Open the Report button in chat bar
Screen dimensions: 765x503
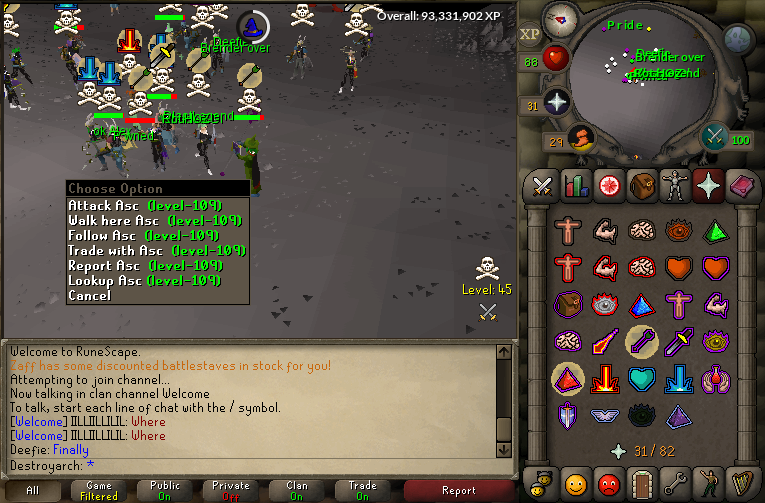click(x=459, y=490)
